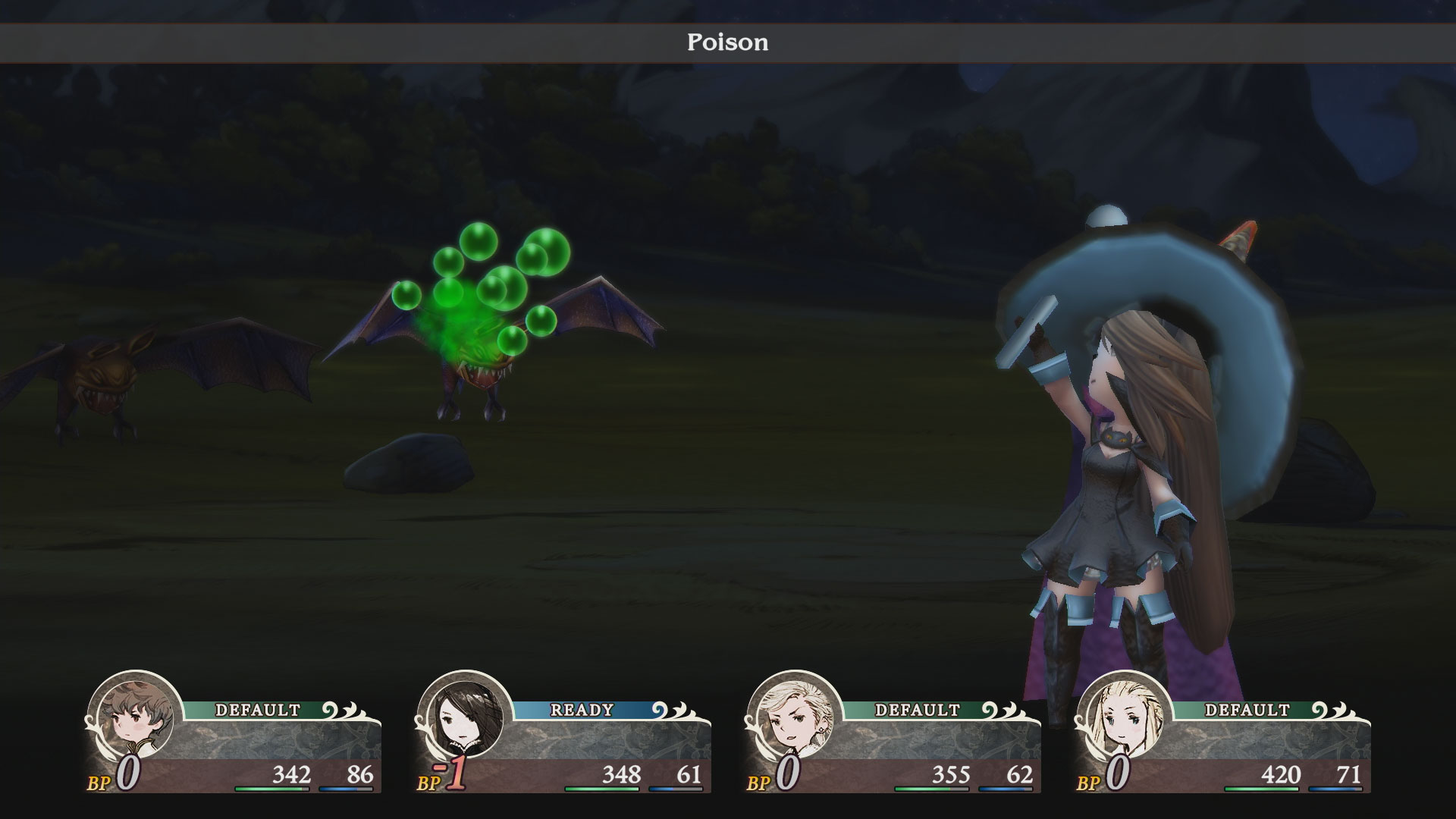Select the blonde girl's party portrait

(x=1124, y=717)
